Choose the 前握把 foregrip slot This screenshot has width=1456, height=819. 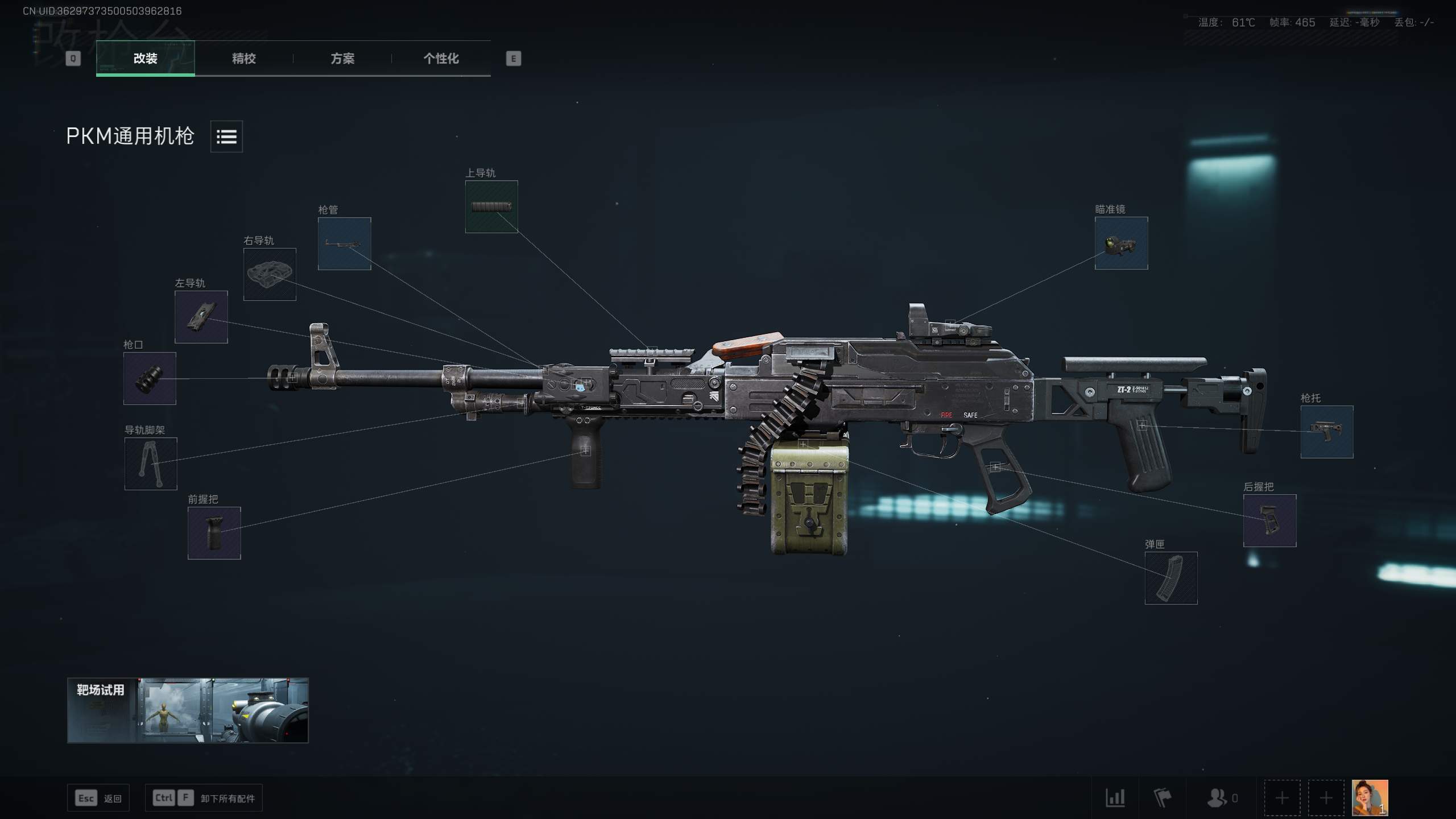[x=214, y=533]
